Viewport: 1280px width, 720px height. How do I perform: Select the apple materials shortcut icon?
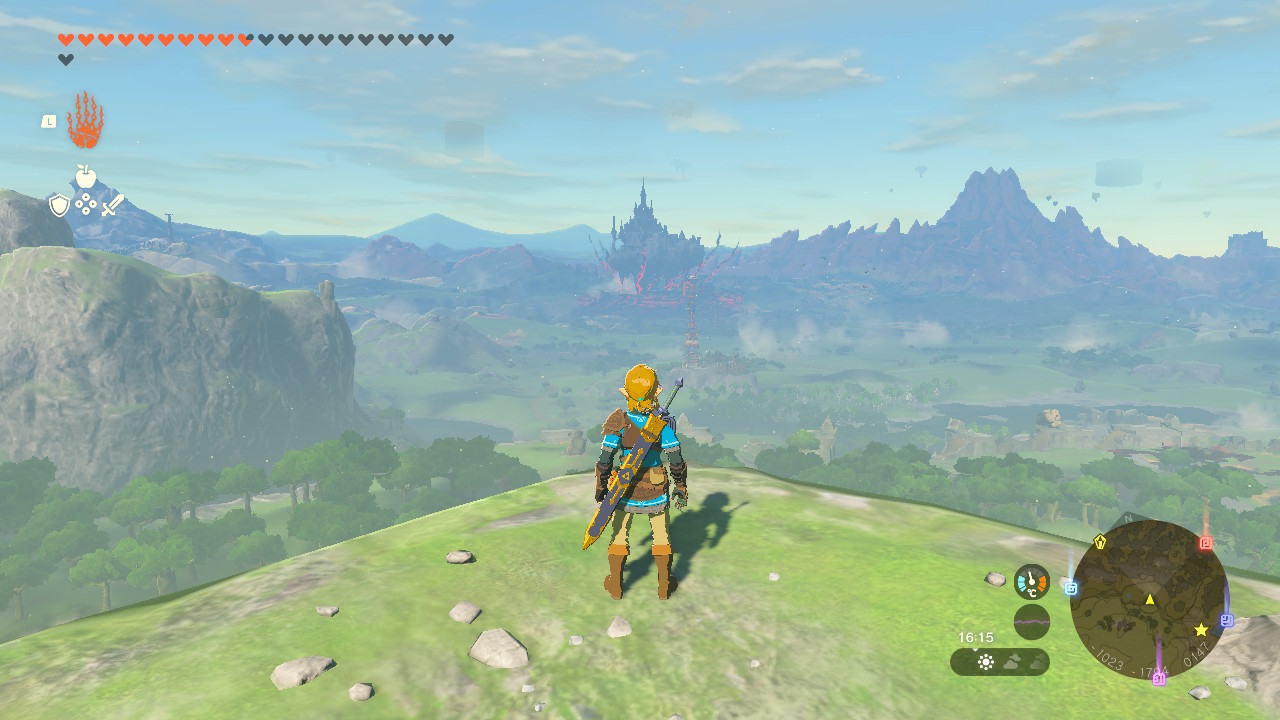pyautogui.click(x=86, y=177)
